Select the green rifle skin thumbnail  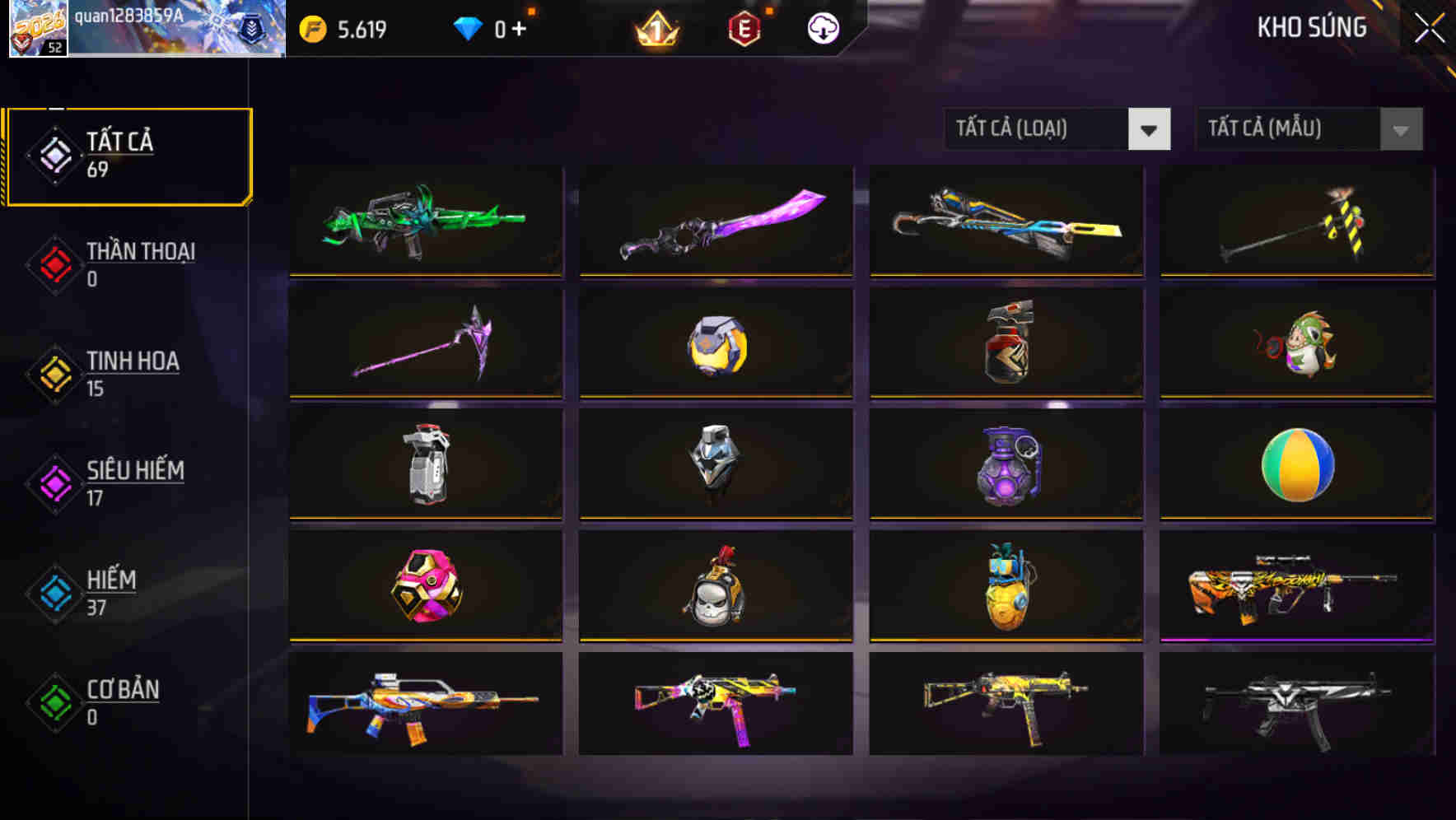(425, 221)
